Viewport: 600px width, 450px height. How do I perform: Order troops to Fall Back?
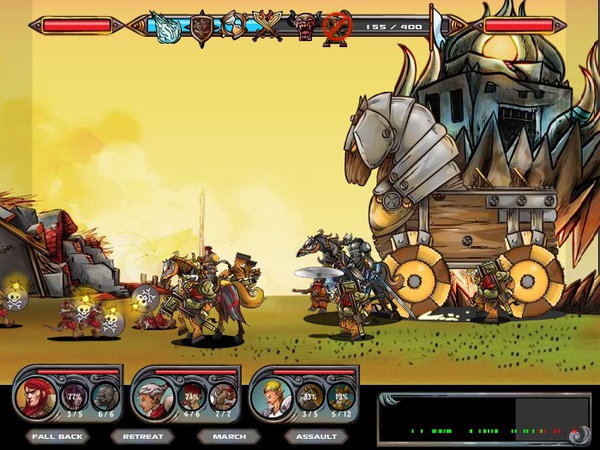(x=57, y=436)
